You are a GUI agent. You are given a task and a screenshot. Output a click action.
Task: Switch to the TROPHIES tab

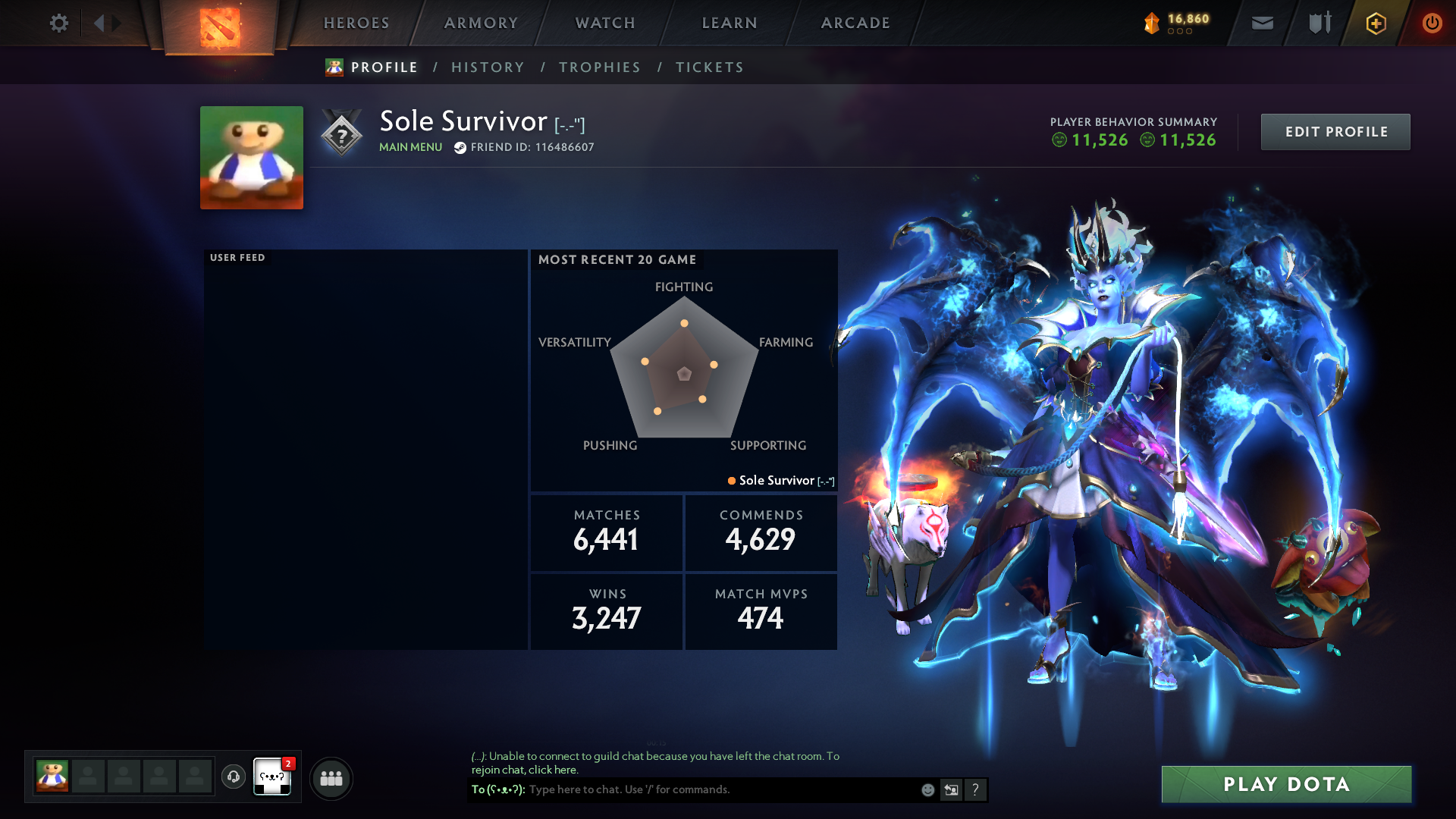(x=599, y=67)
